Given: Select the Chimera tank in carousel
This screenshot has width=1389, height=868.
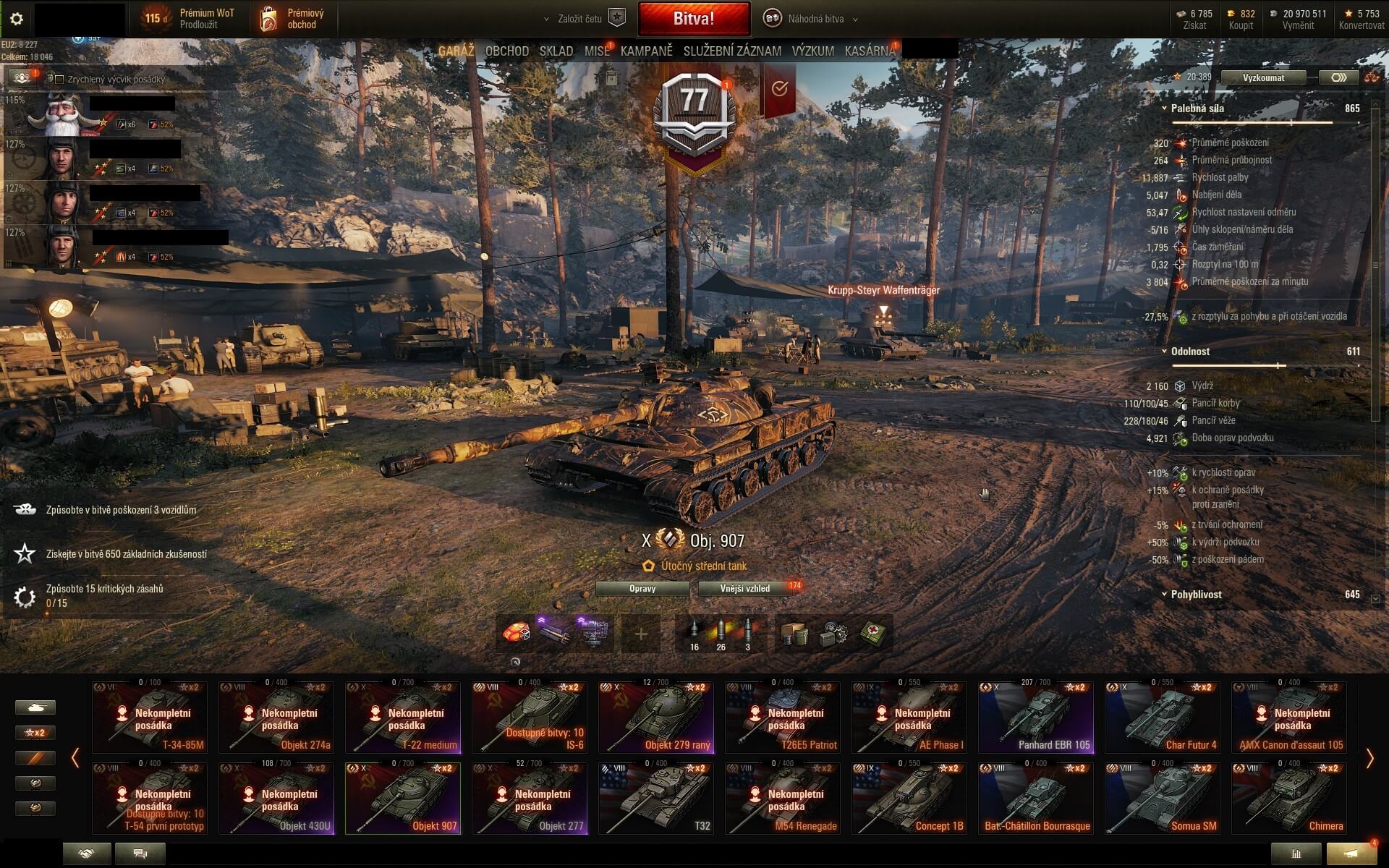Looking at the screenshot, I should click(1289, 798).
